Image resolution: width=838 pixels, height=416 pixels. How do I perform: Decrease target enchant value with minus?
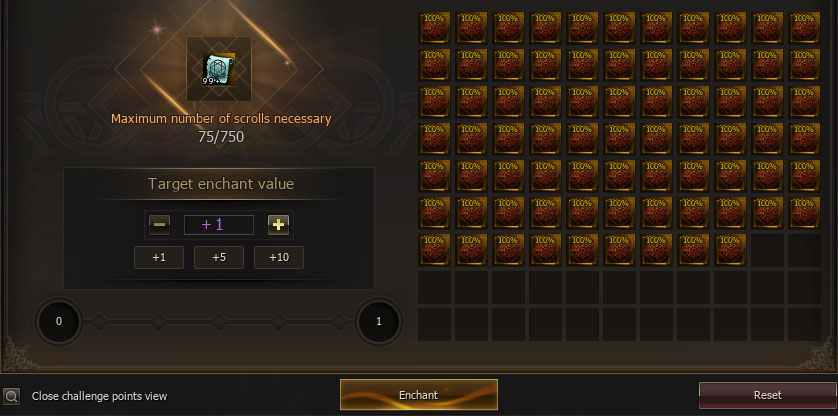(159, 224)
